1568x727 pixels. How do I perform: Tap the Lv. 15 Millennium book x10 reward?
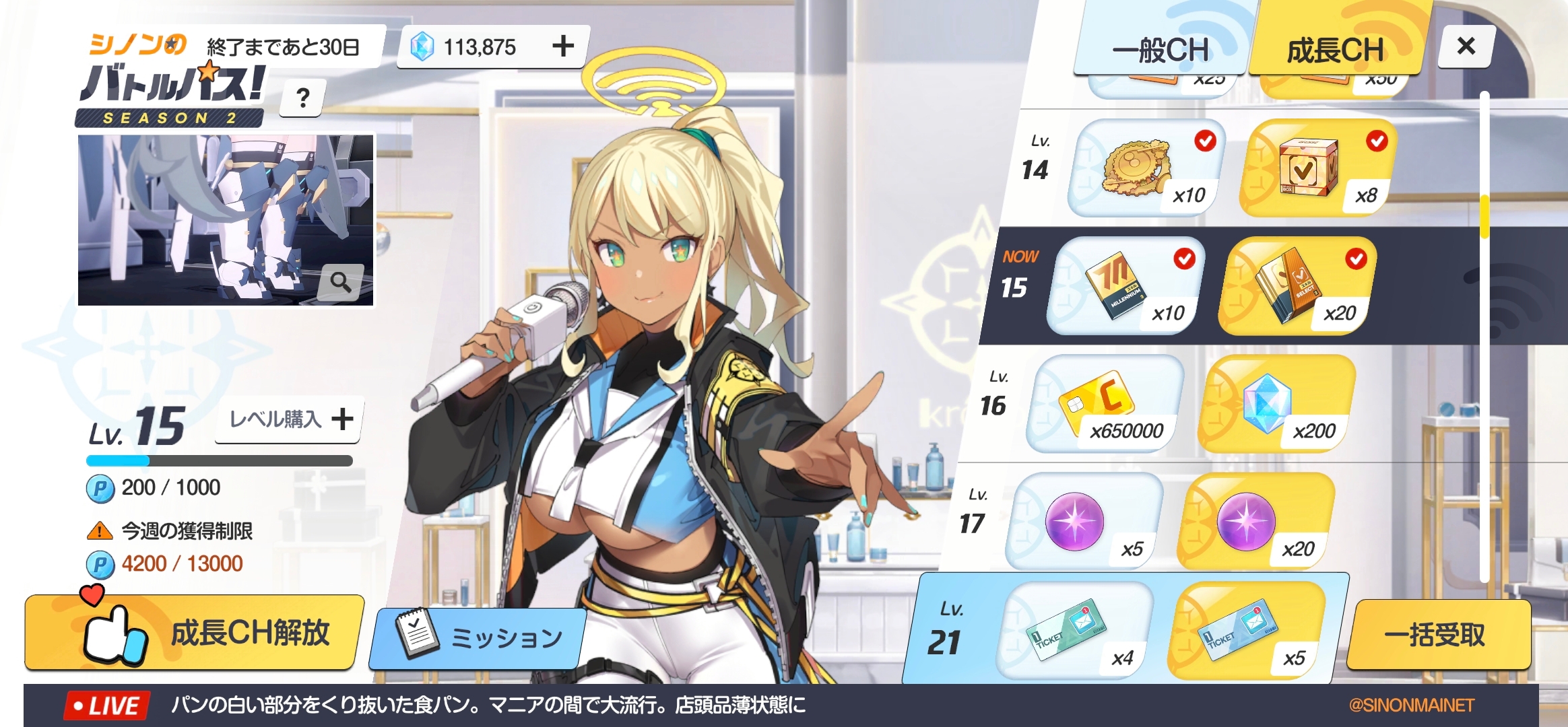tap(1125, 286)
